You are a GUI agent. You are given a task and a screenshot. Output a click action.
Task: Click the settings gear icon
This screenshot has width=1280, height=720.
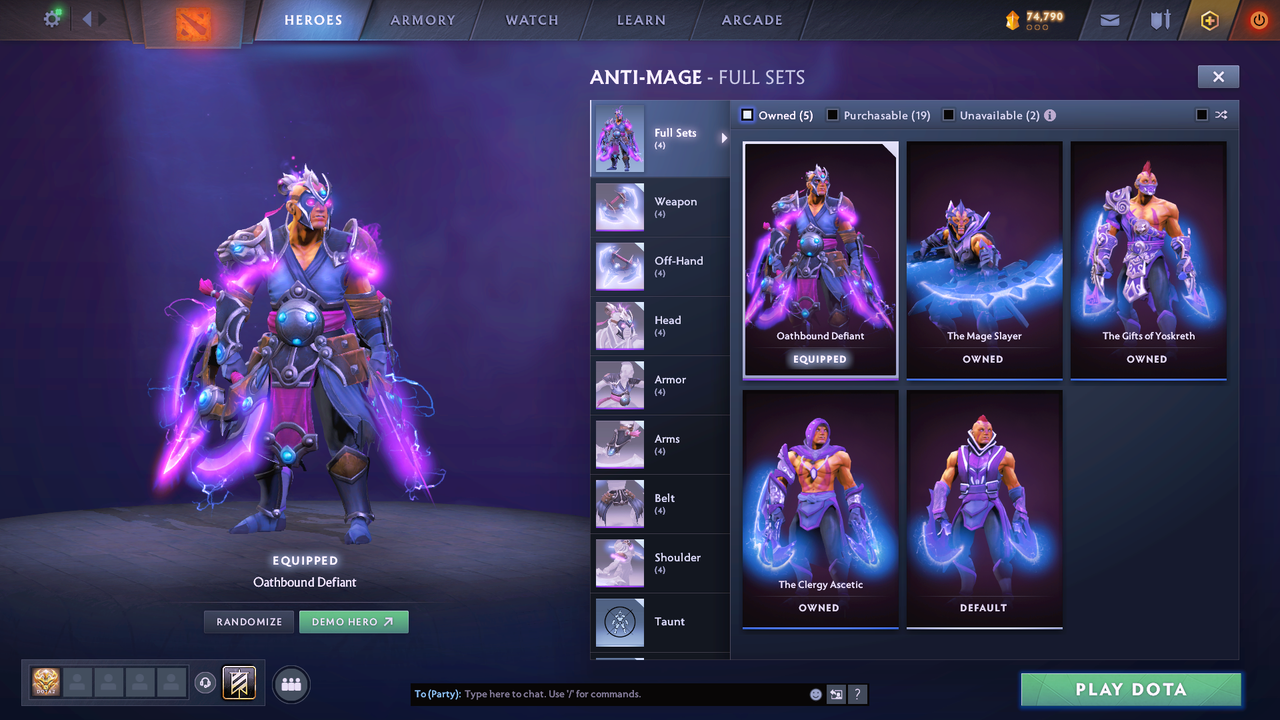tap(53, 19)
